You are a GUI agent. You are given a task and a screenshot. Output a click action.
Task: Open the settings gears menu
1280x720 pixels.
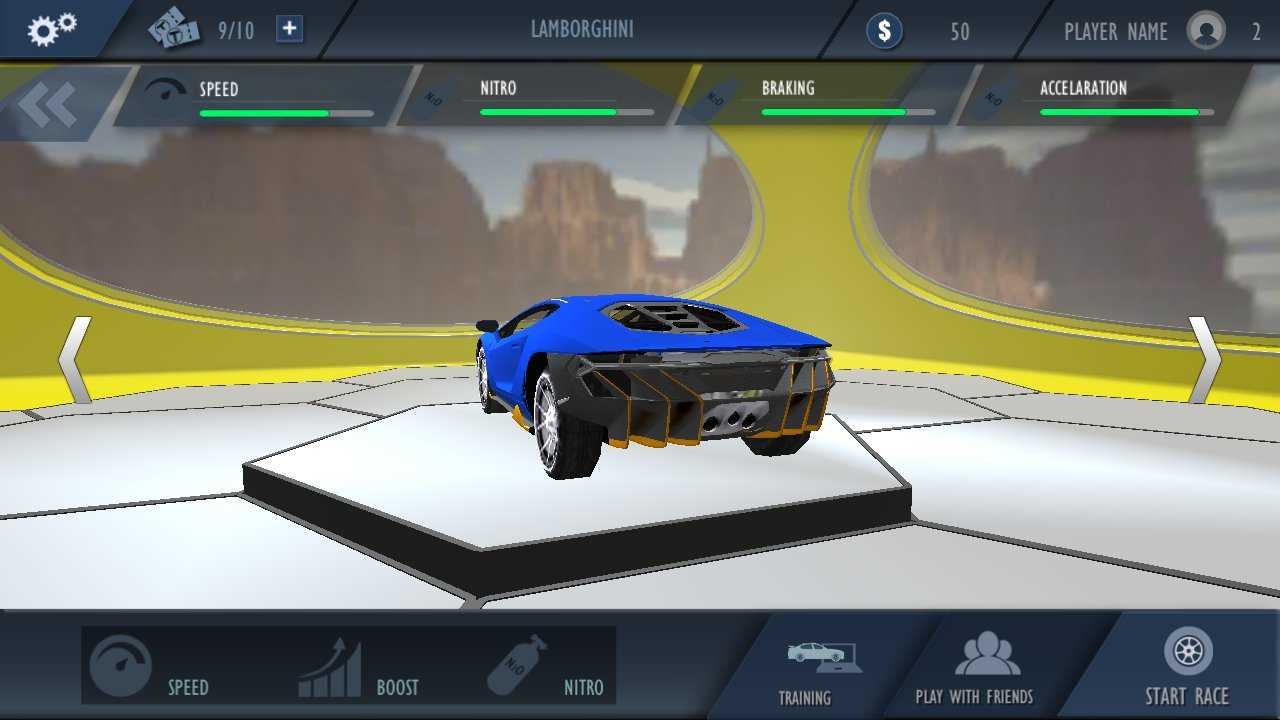tap(51, 30)
